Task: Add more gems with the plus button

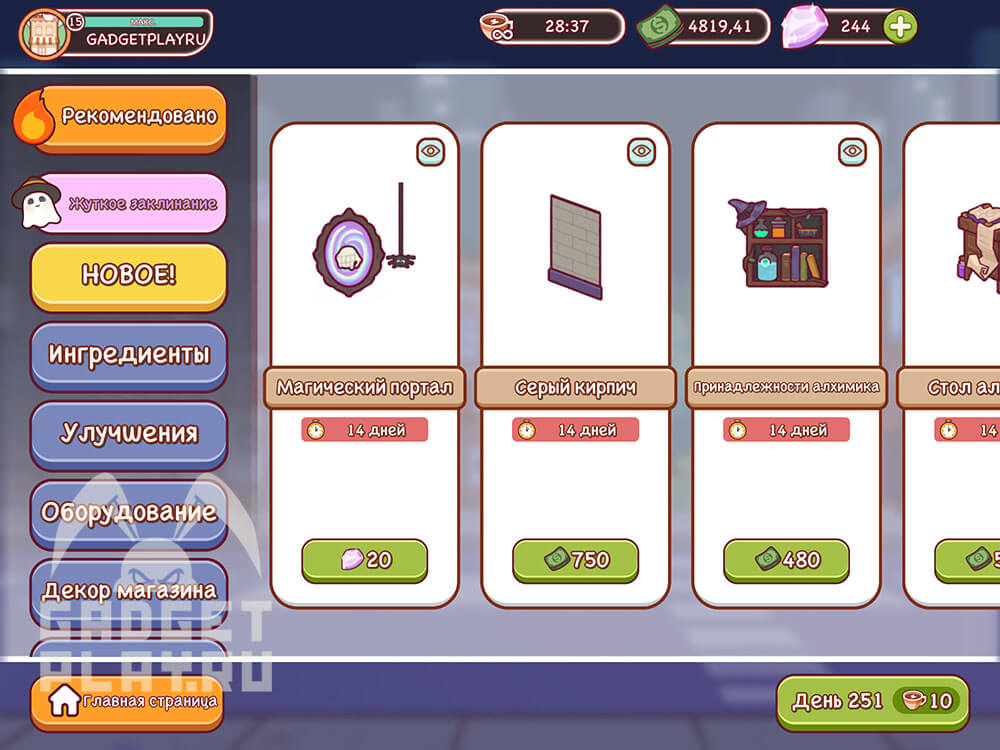Action: click(900, 27)
